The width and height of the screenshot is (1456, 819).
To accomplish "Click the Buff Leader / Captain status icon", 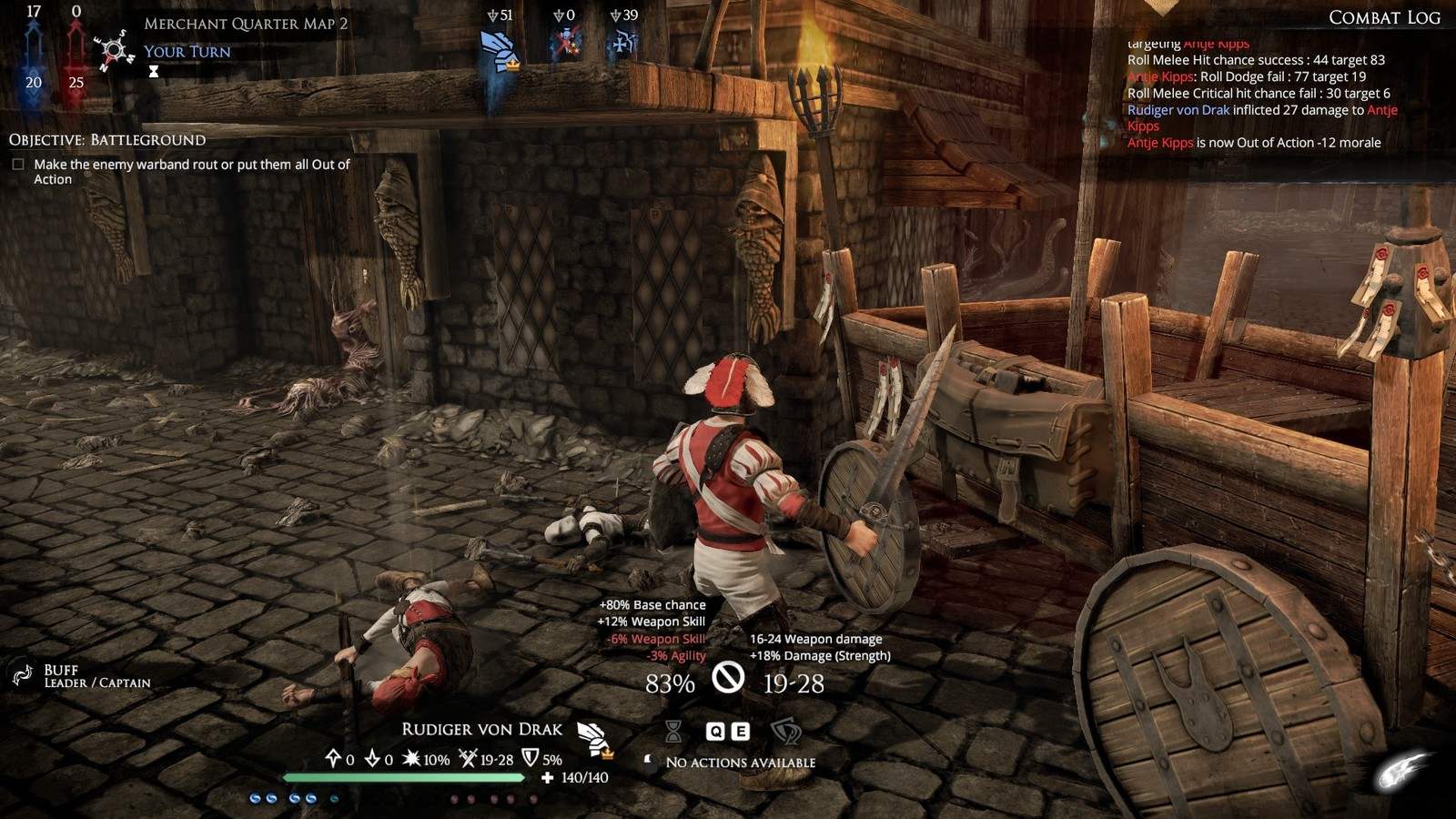I will coord(22,674).
